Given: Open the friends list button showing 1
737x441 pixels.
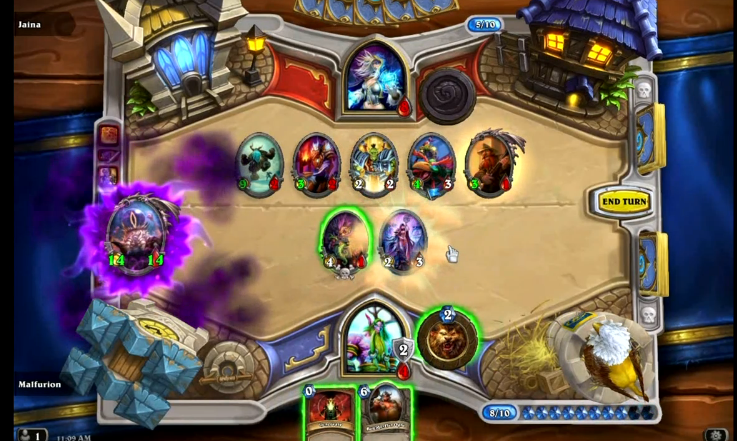Looking at the screenshot, I should [x=29, y=435].
